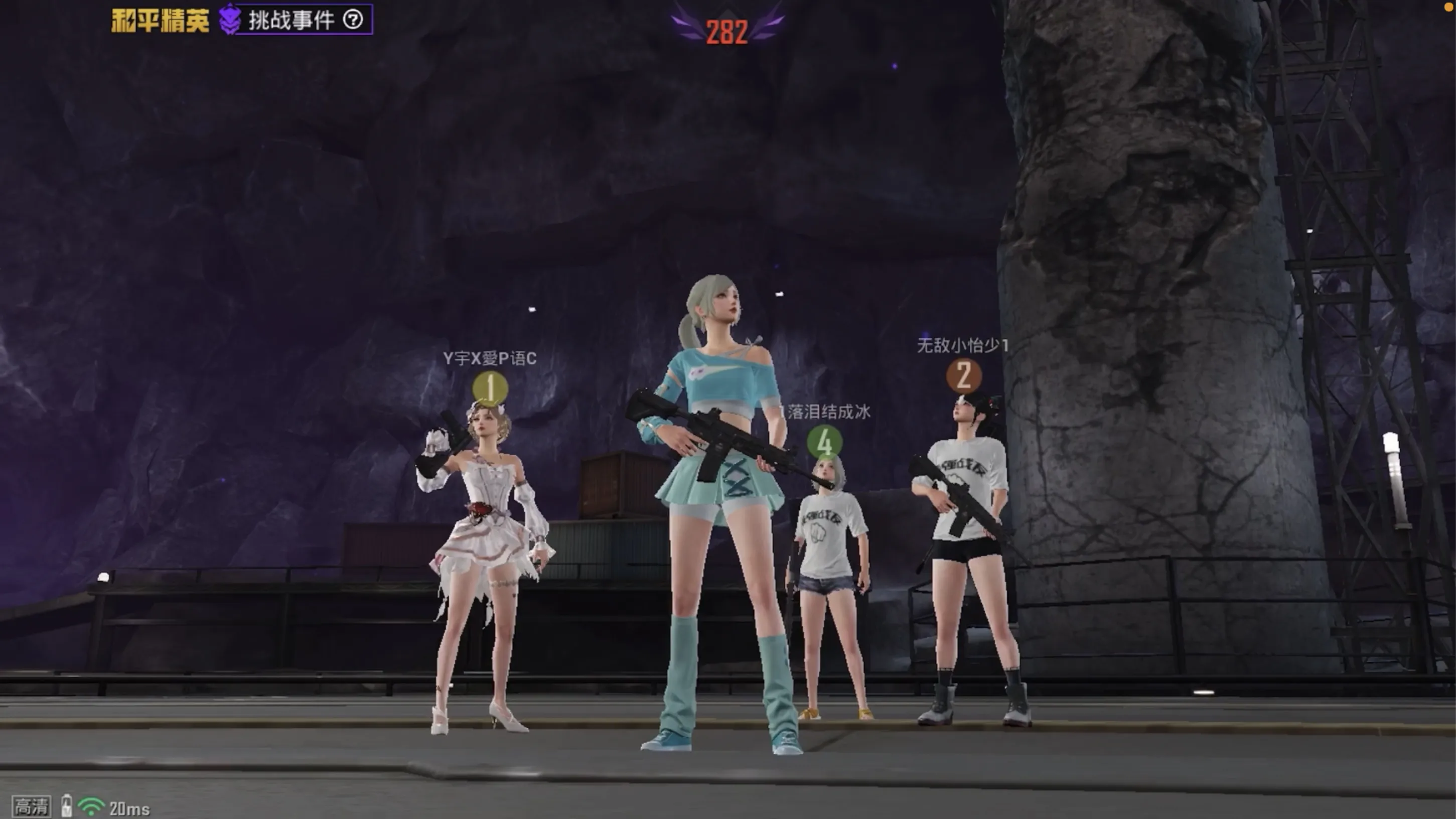Toggle the 高清 video quality button

tap(31, 806)
